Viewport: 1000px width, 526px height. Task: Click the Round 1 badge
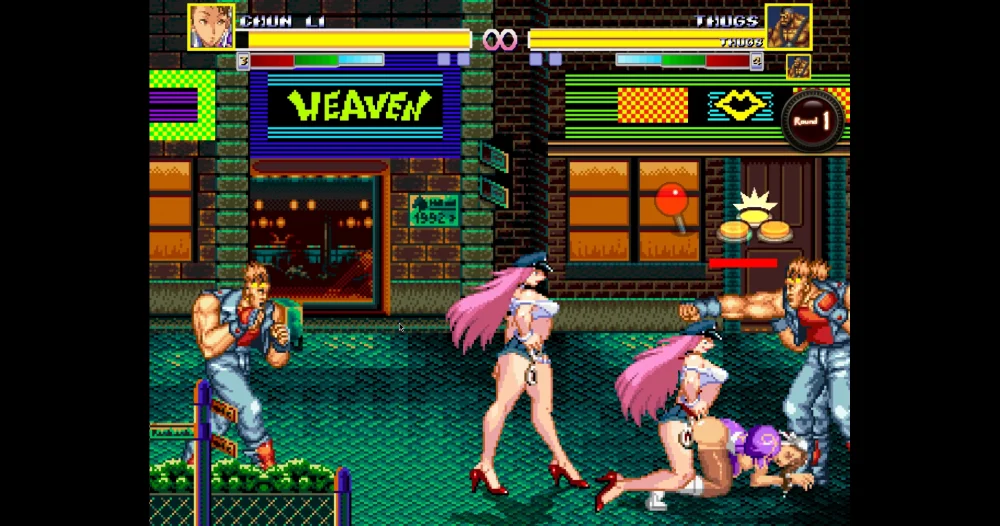point(812,121)
